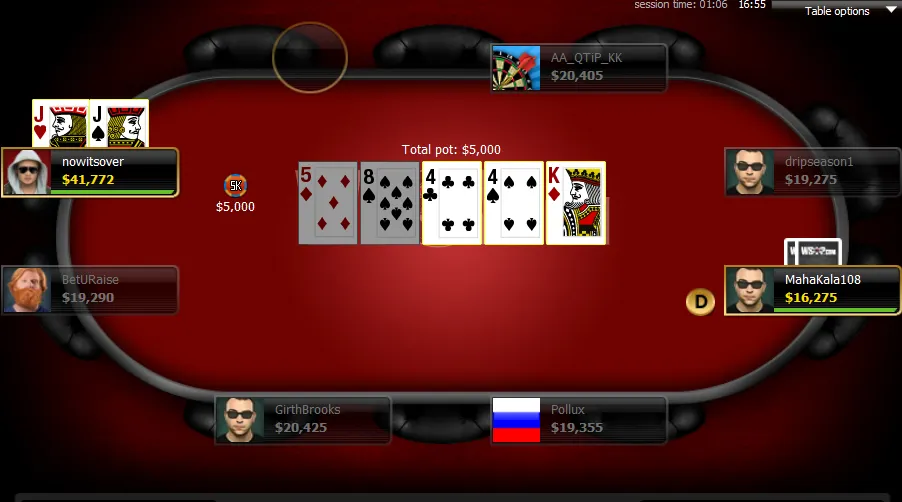Image resolution: width=902 pixels, height=502 pixels.
Task: Click the 4 of spades board card
Action: (513, 203)
